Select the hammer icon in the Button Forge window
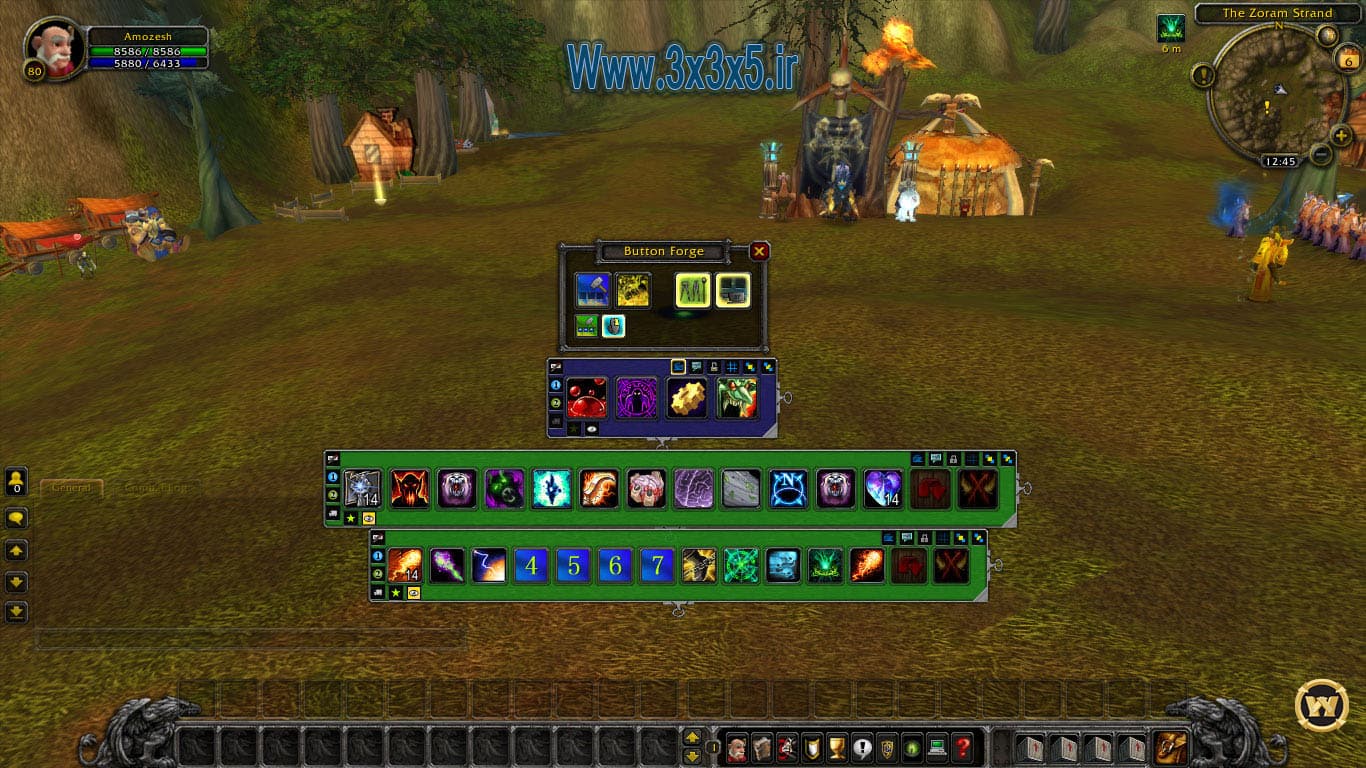1366x768 pixels. [593, 288]
